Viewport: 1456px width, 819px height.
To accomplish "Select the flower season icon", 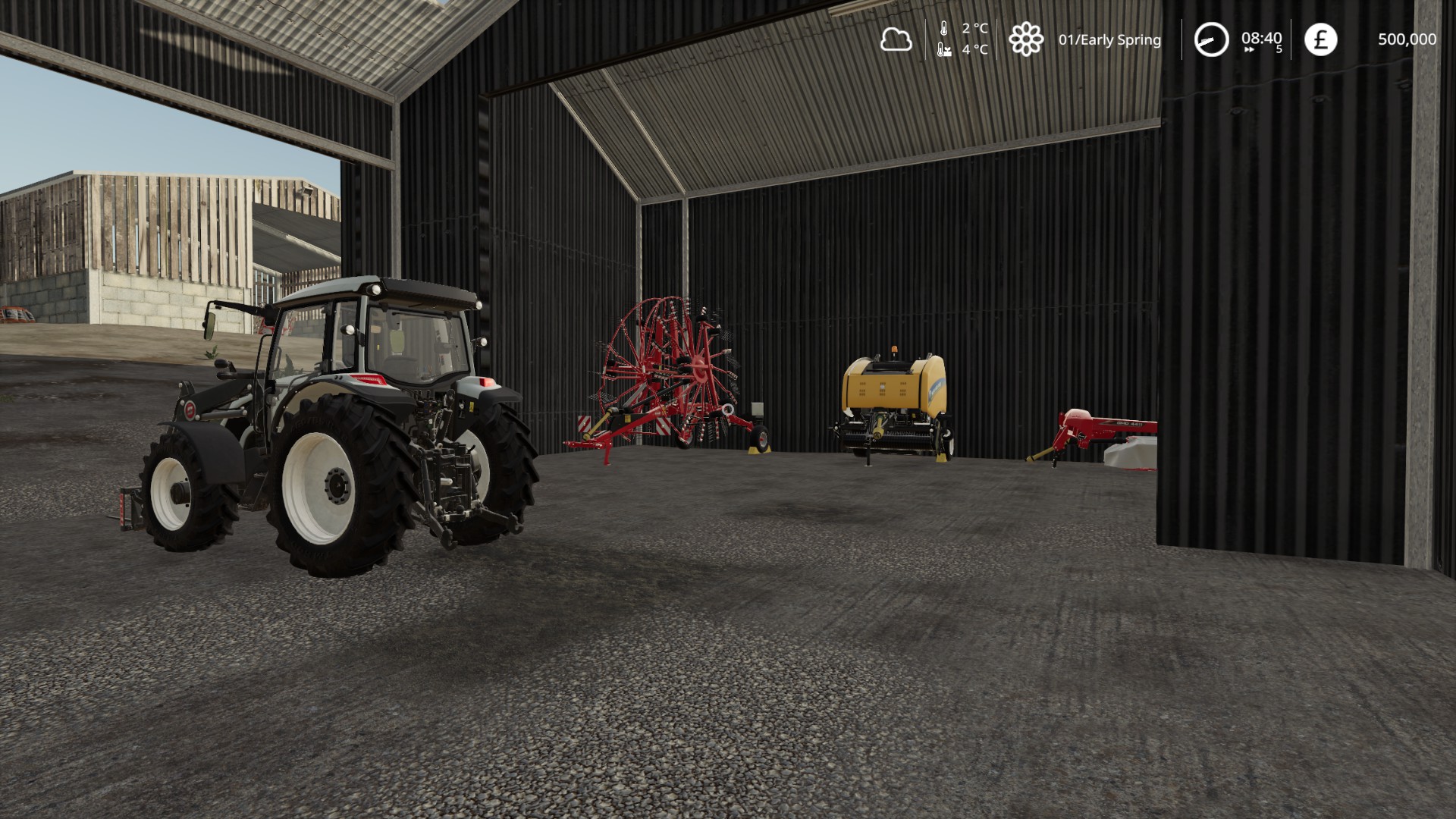I will (x=1025, y=39).
